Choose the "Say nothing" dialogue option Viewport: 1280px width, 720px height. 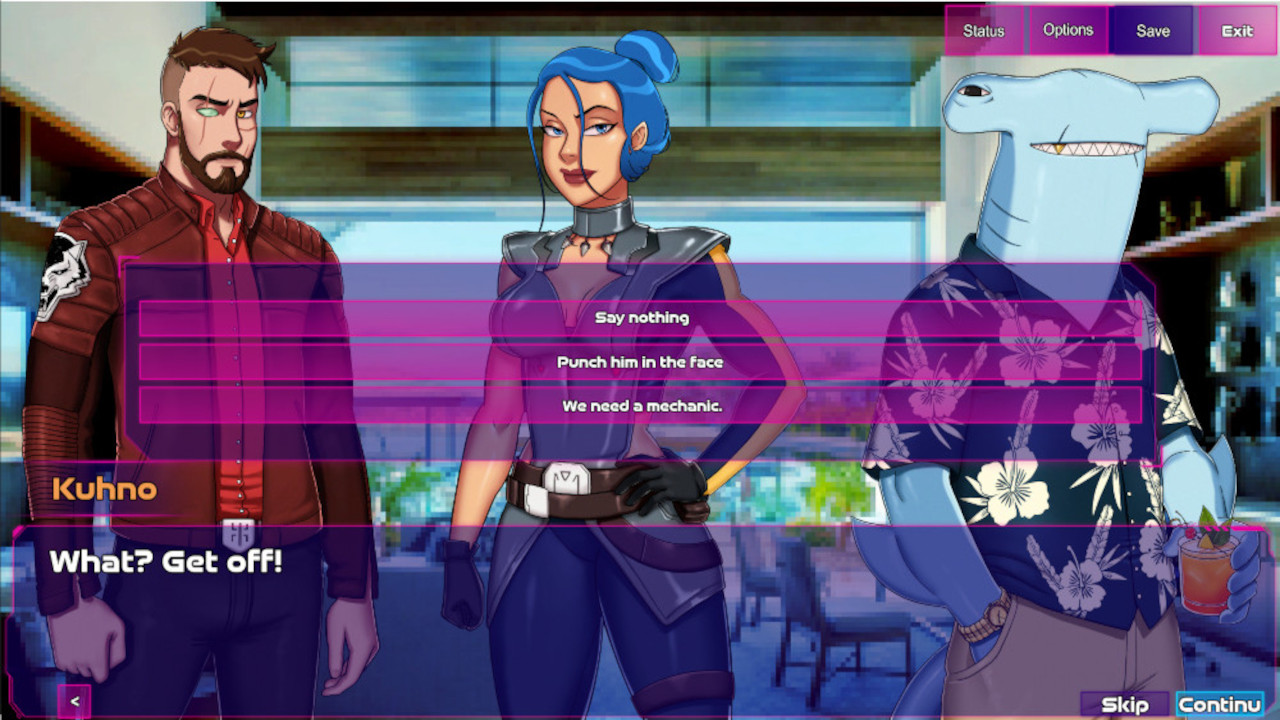coord(640,317)
